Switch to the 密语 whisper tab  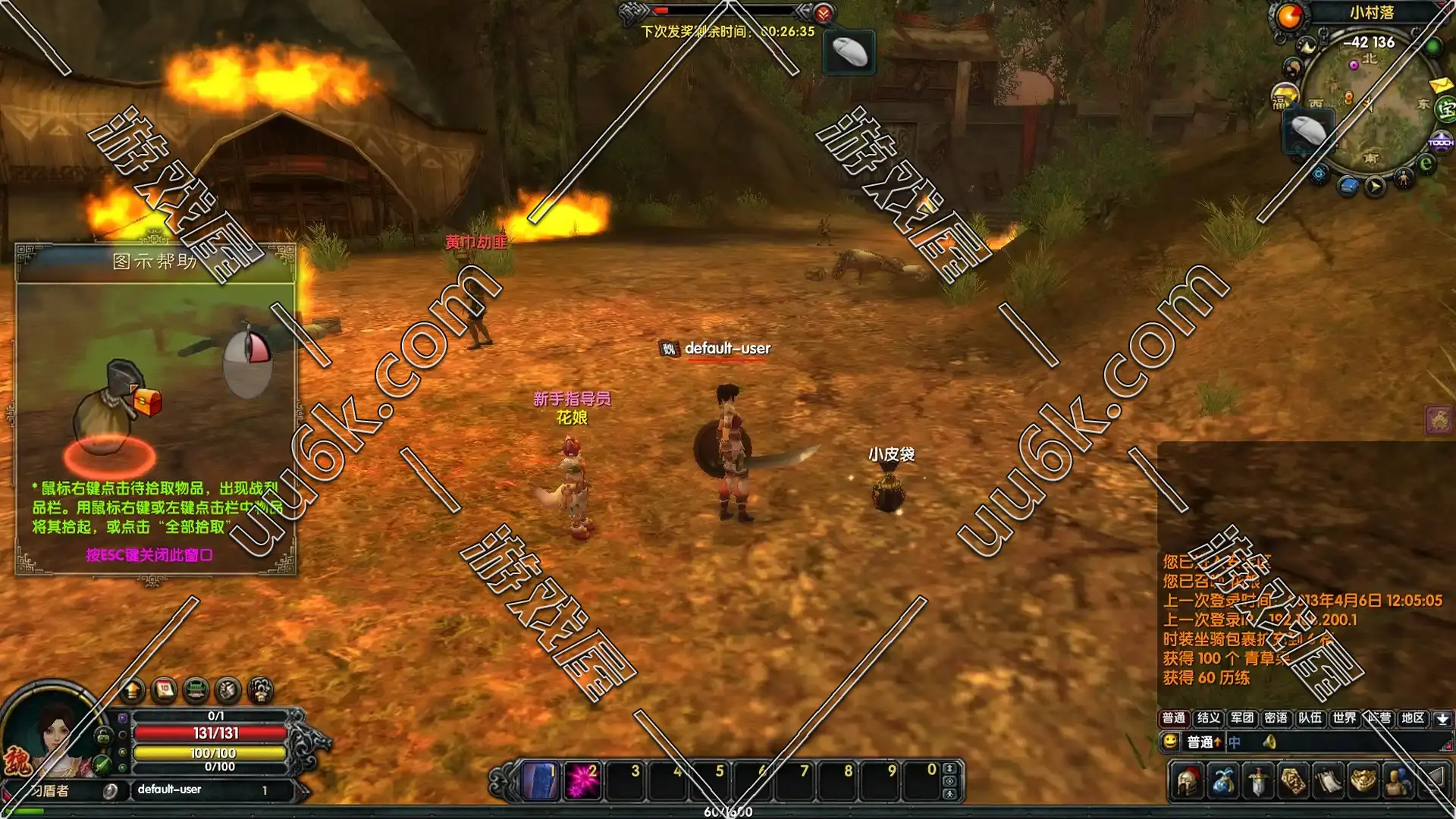coord(1276,717)
